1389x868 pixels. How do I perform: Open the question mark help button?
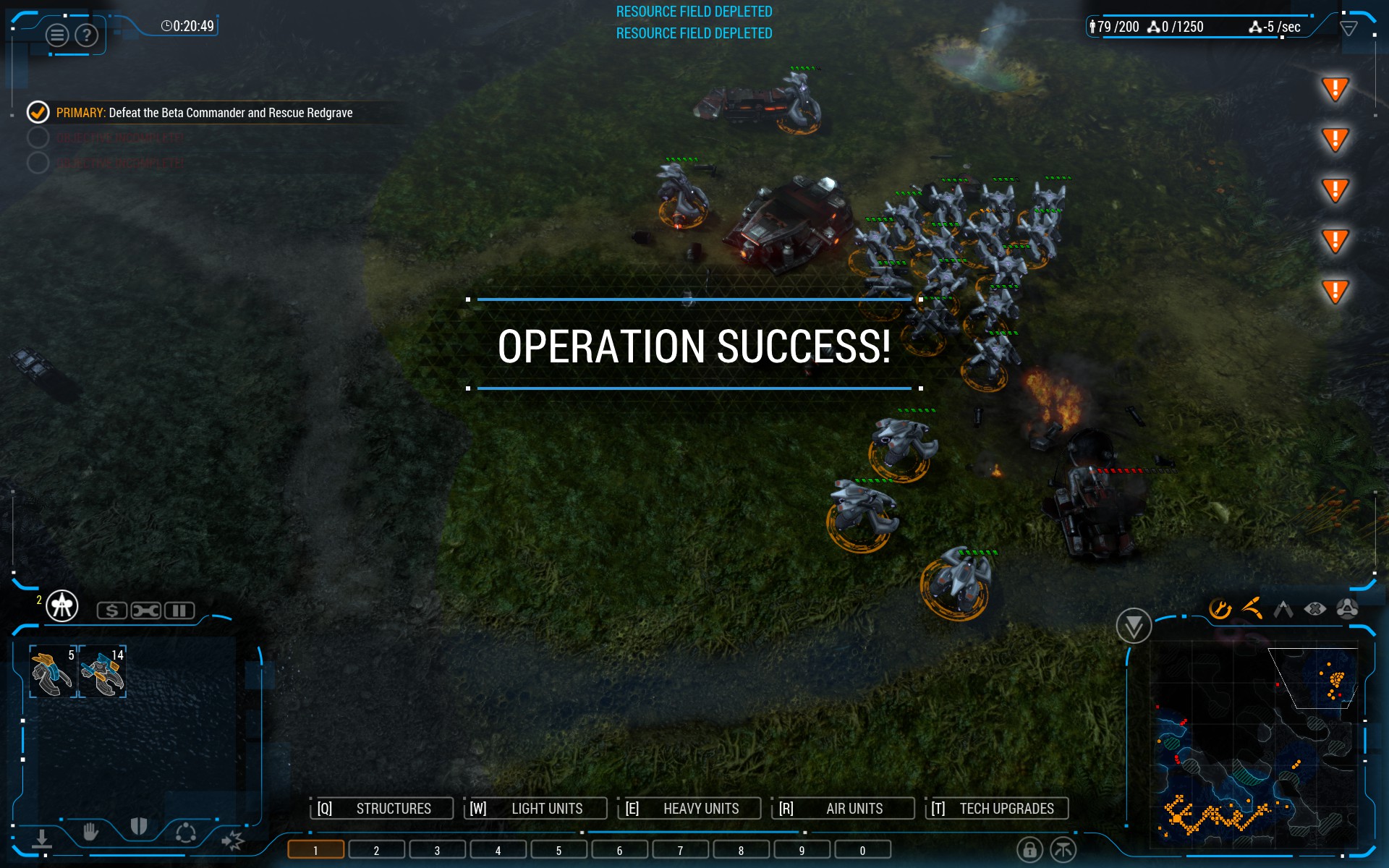87,35
